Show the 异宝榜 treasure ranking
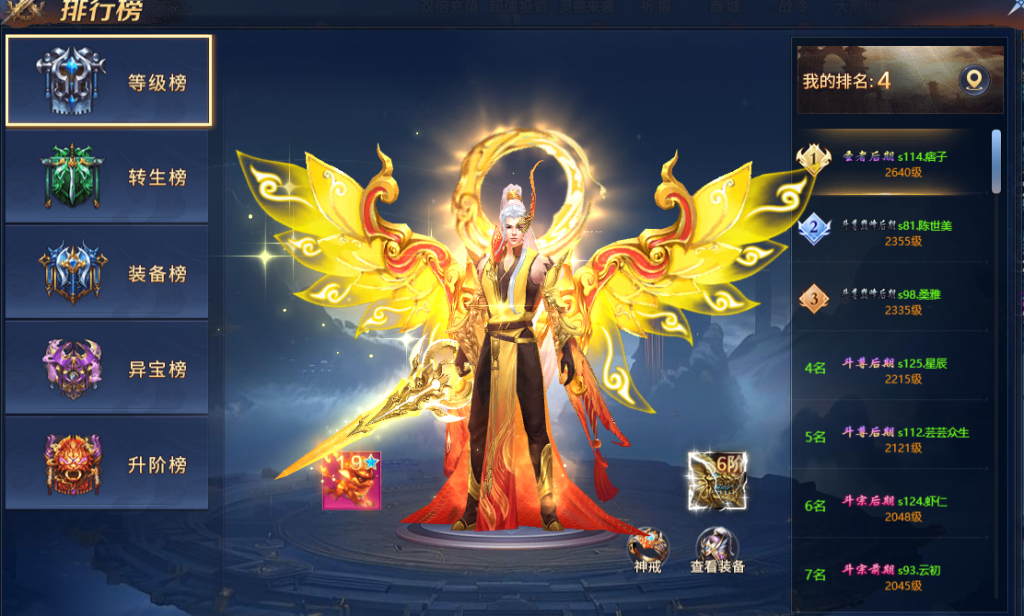The image size is (1024, 616). tap(109, 369)
